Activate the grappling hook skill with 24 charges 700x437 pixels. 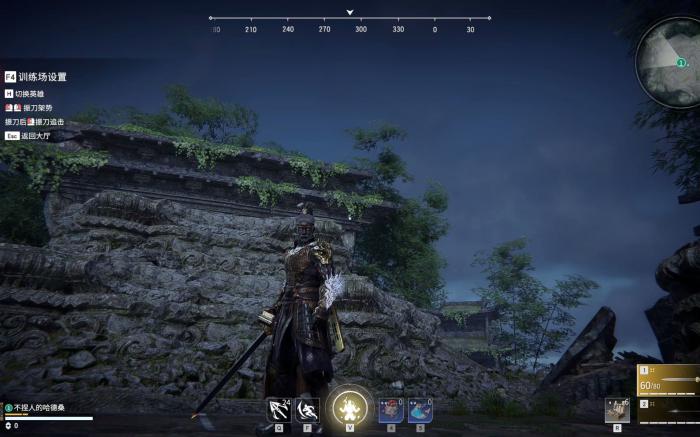(278, 409)
